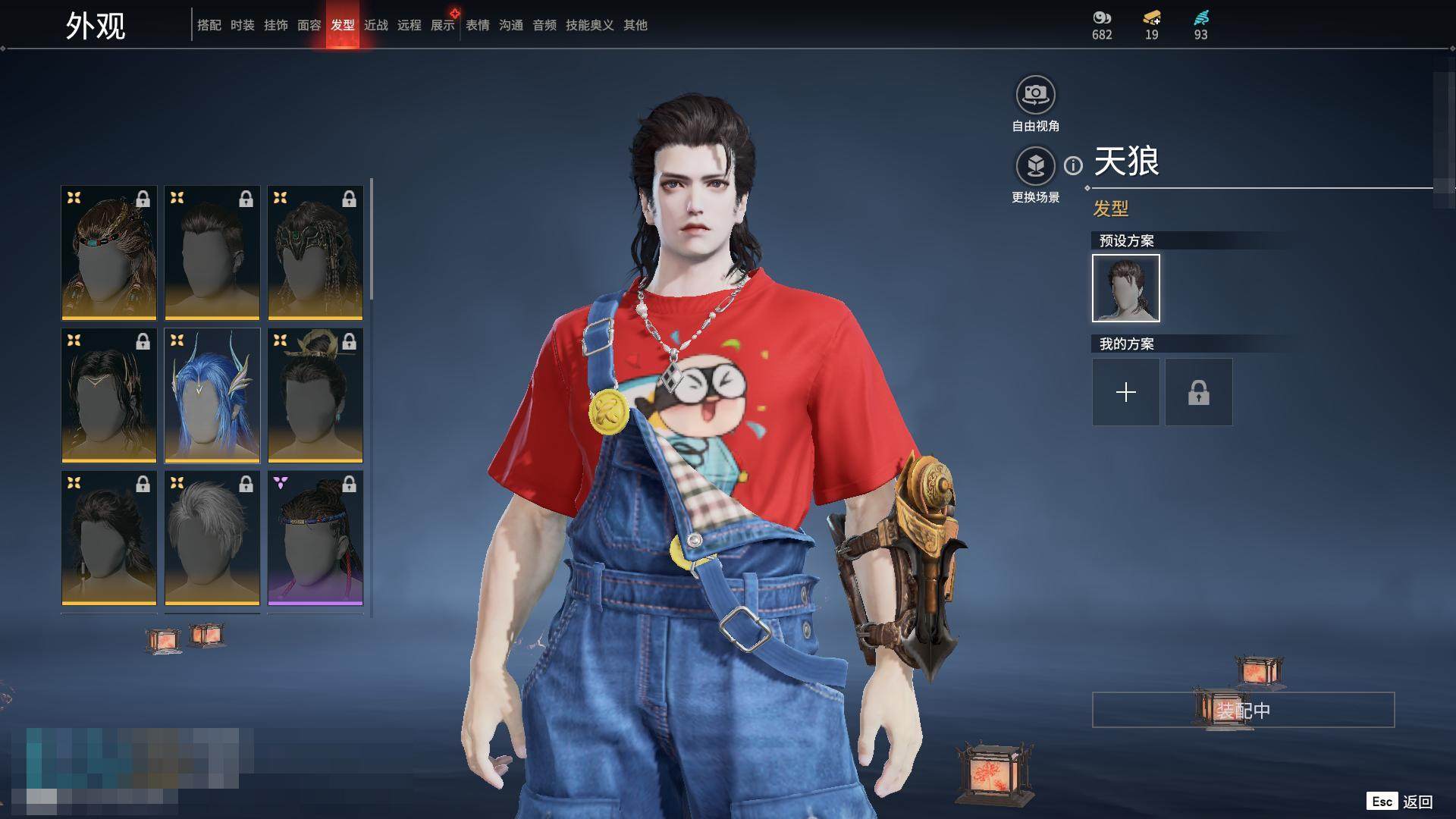Viewport: 1456px width, 819px height.
Task: Click the 更换场景 change scene button
Action: [1035, 166]
